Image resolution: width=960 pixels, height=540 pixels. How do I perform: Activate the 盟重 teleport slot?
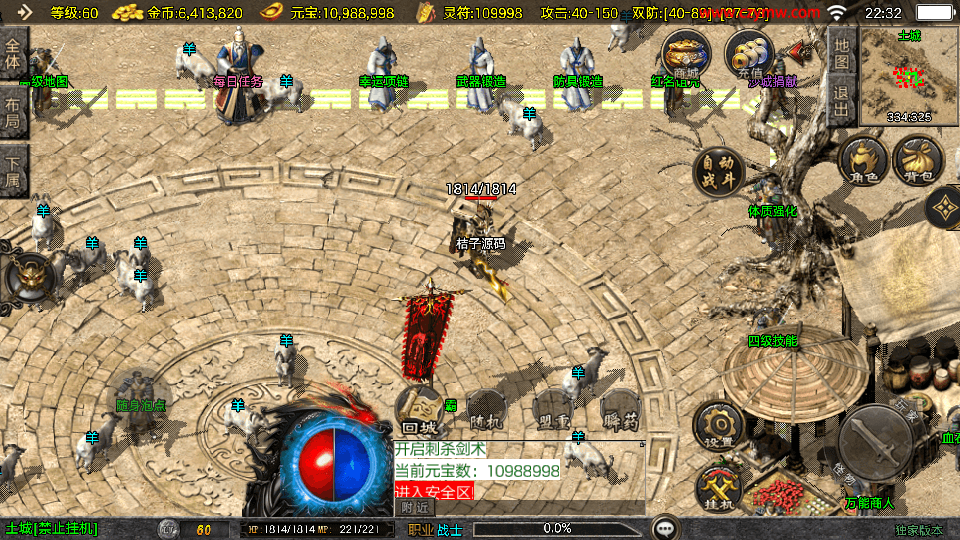pos(552,410)
